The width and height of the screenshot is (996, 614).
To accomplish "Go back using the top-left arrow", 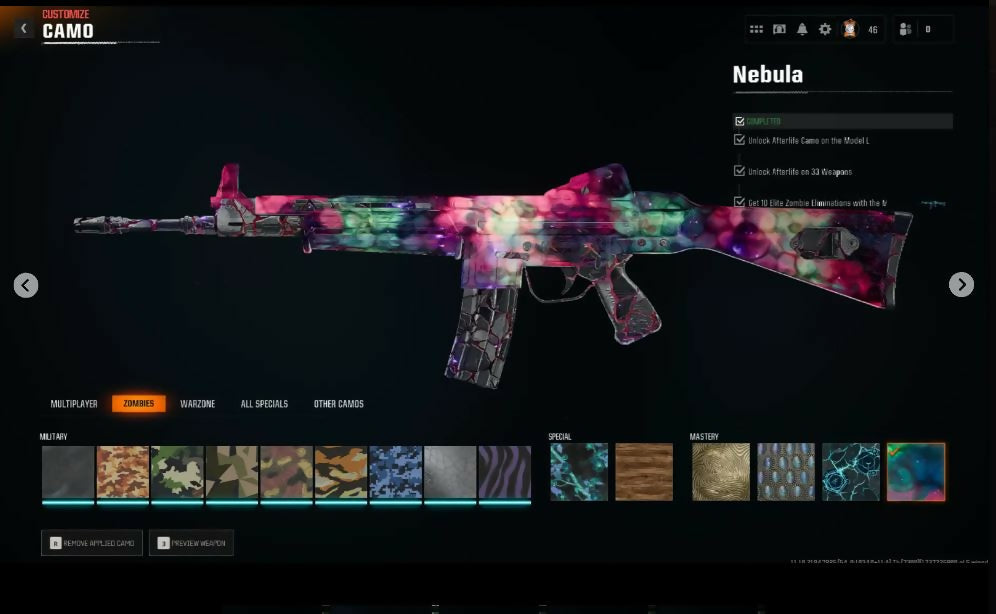I will (x=24, y=29).
